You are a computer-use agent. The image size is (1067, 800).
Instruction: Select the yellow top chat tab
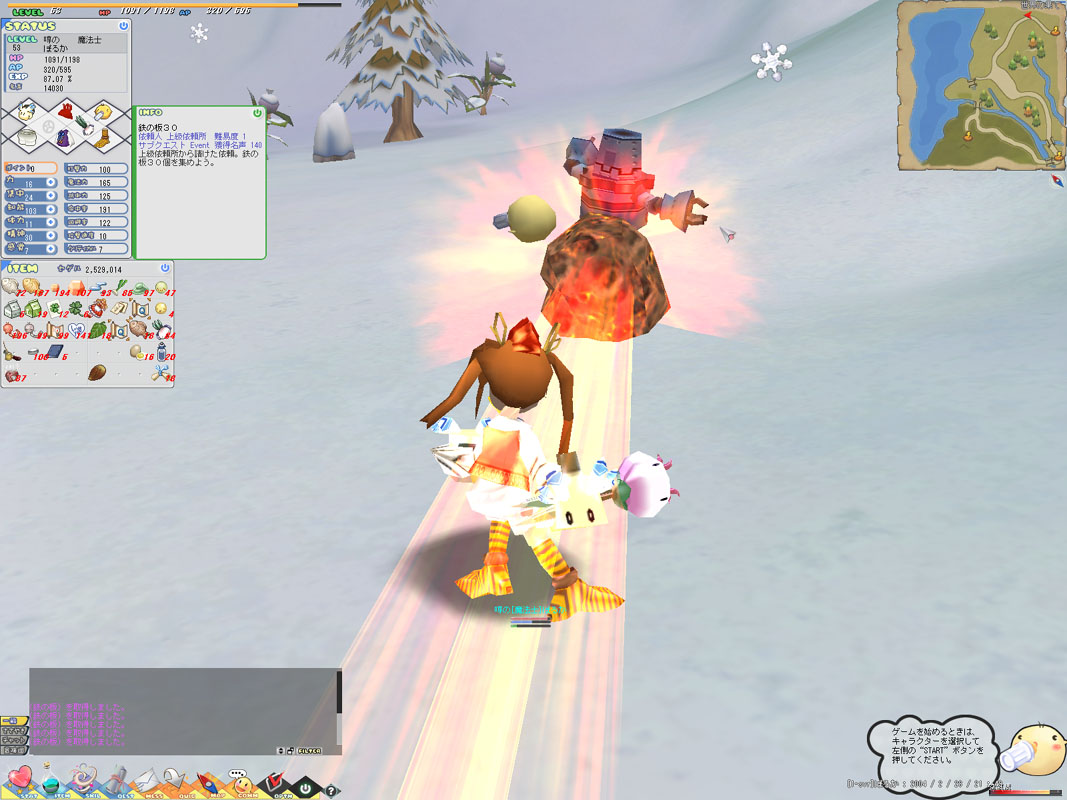(13, 720)
